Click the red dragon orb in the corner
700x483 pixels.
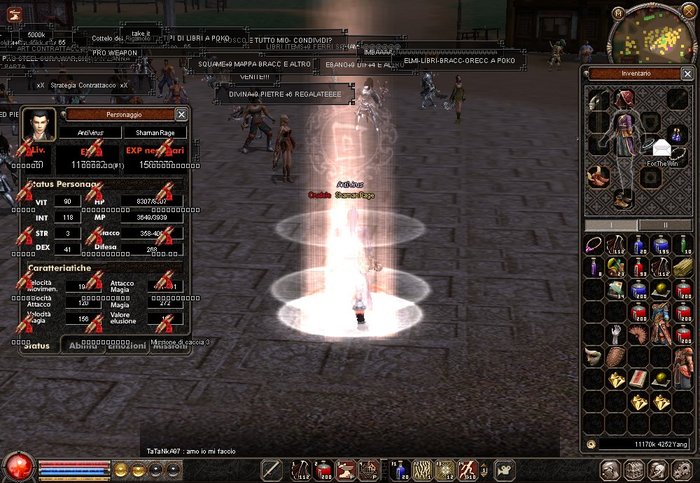[17, 466]
